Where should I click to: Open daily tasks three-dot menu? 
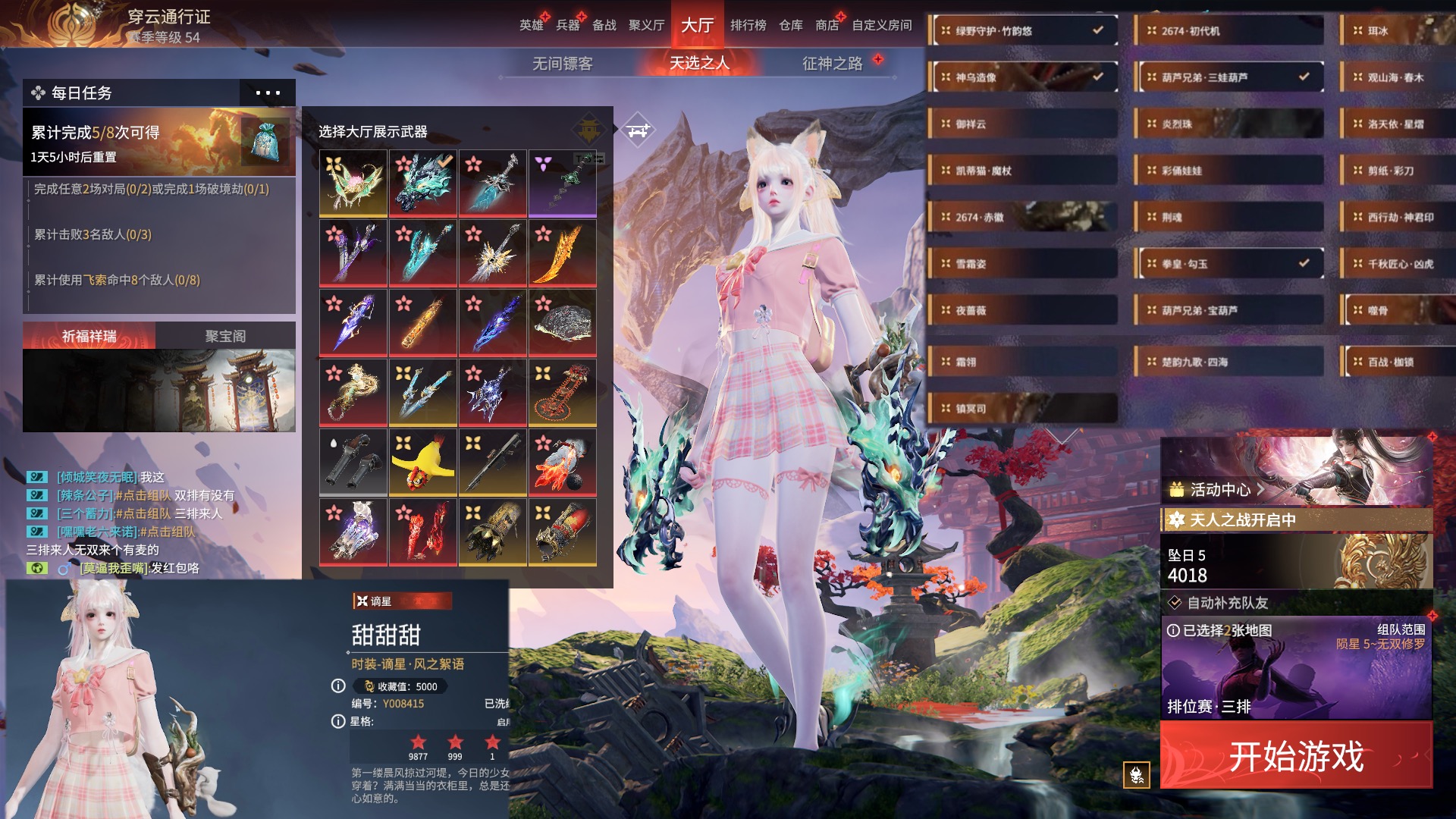(x=268, y=93)
